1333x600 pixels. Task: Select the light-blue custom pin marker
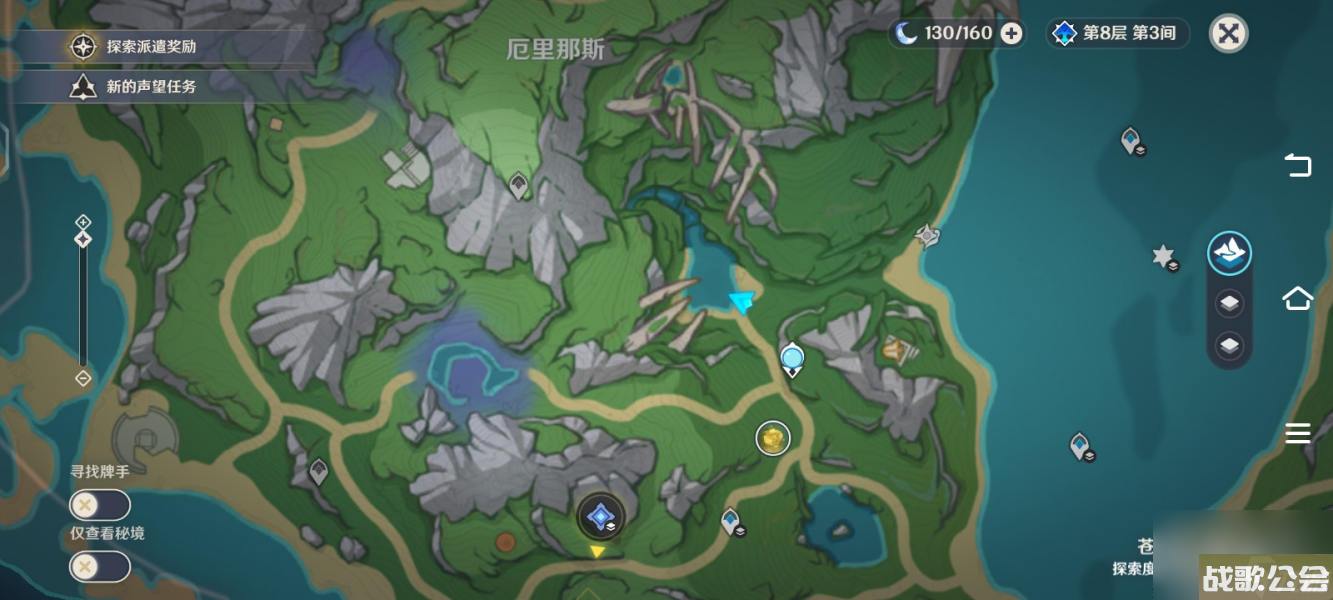tap(792, 358)
